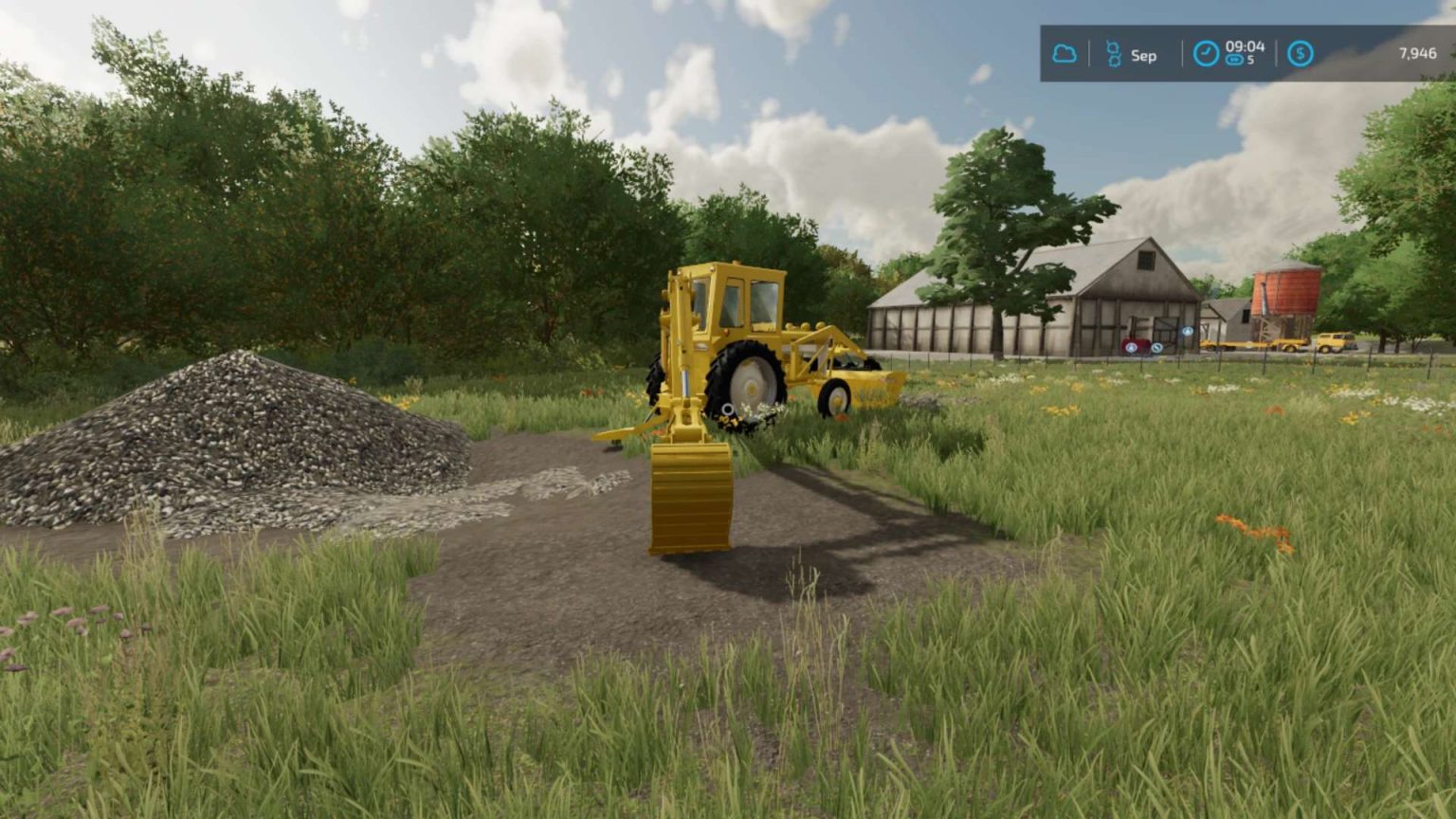Click the 09:04 time display
Image resolution: width=1456 pixels, height=819 pixels.
click(1246, 46)
